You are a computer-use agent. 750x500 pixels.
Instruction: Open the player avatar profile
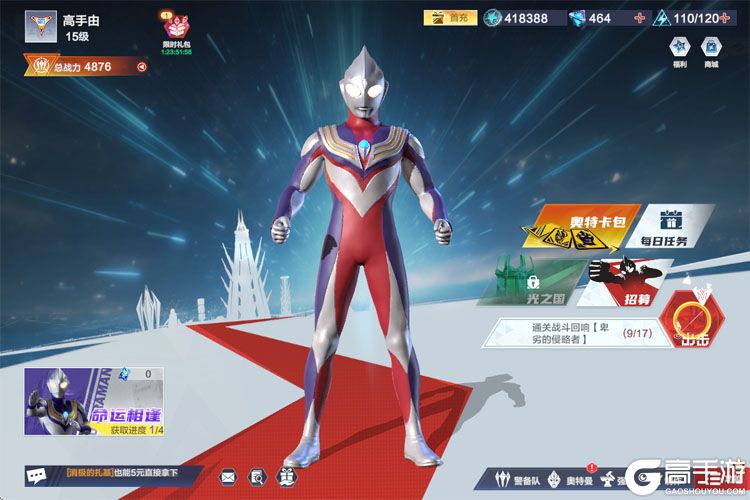[41, 28]
